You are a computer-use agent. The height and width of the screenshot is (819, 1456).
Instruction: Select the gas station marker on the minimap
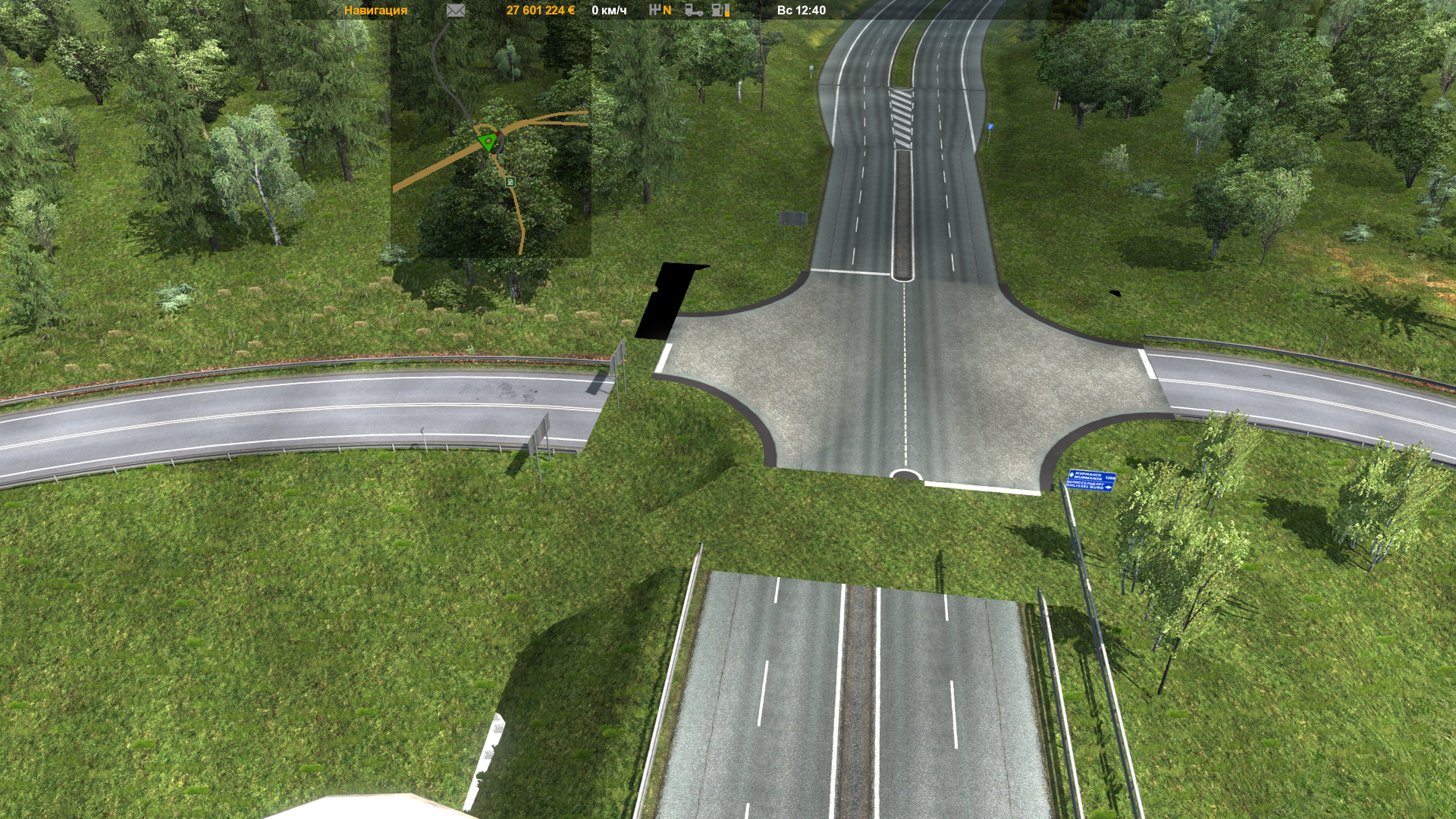tap(510, 182)
